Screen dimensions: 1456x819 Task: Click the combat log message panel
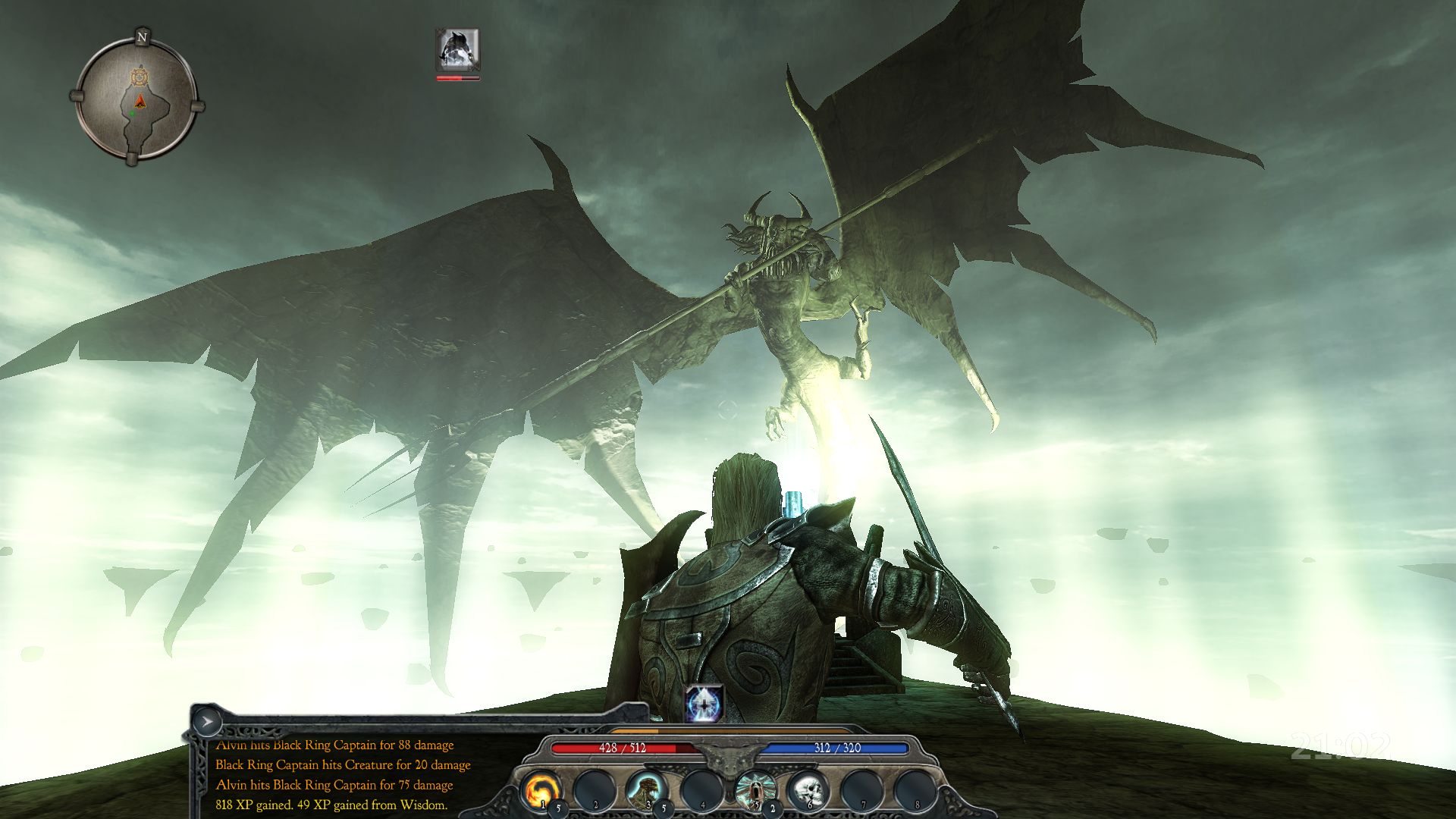[x=341, y=775]
